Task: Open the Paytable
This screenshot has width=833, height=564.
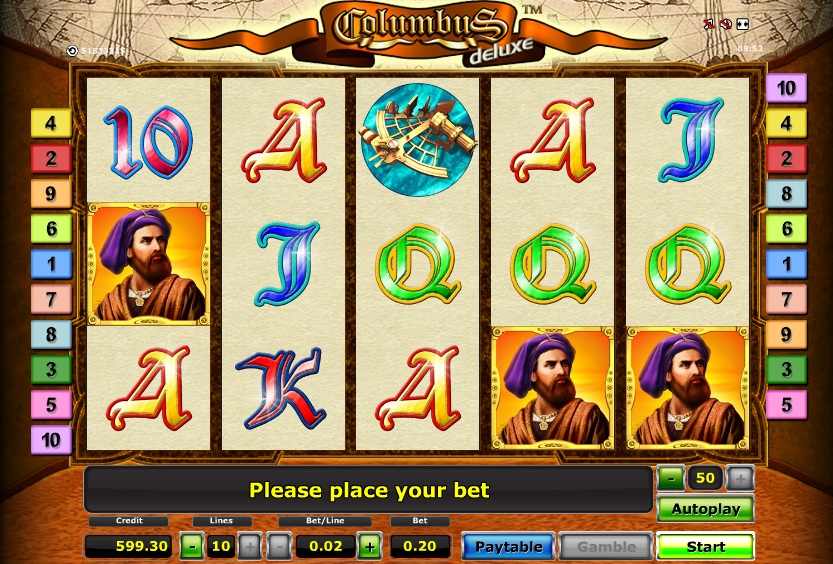Action: pyautogui.click(x=508, y=547)
